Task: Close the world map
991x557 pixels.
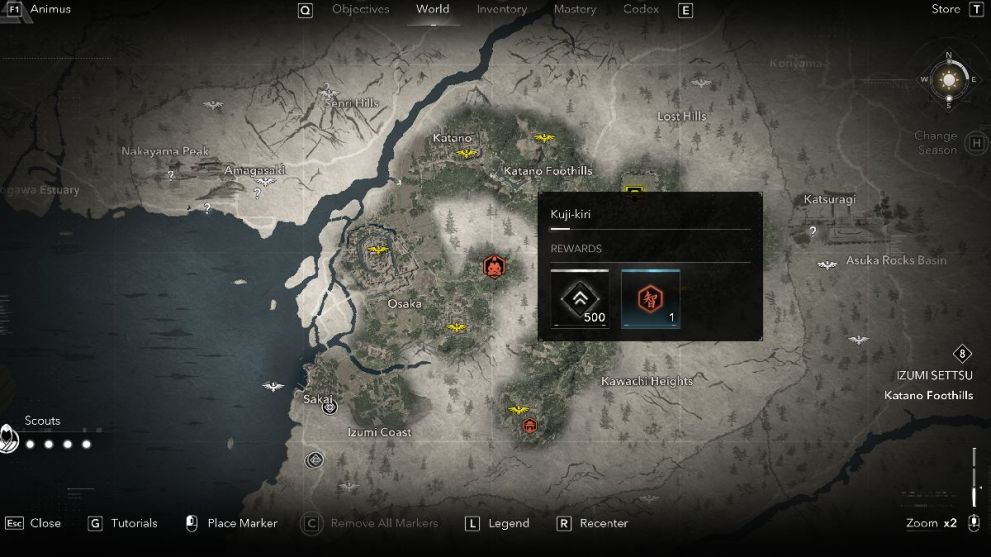Action: tap(45, 523)
